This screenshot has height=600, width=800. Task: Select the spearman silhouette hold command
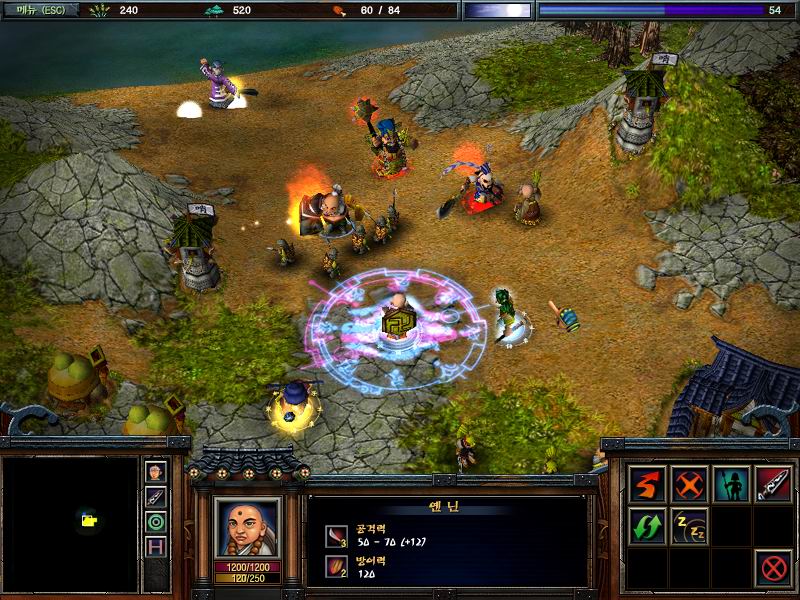coord(731,484)
